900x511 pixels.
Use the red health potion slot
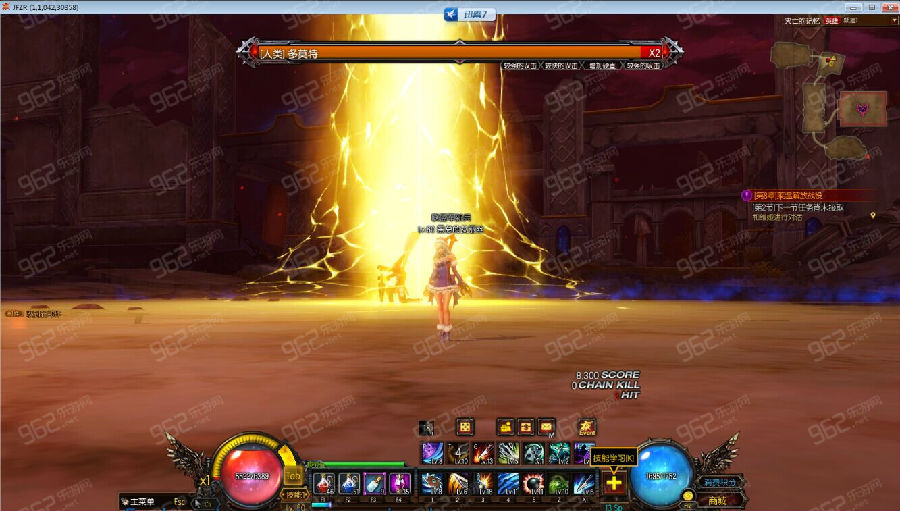tap(326, 484)
